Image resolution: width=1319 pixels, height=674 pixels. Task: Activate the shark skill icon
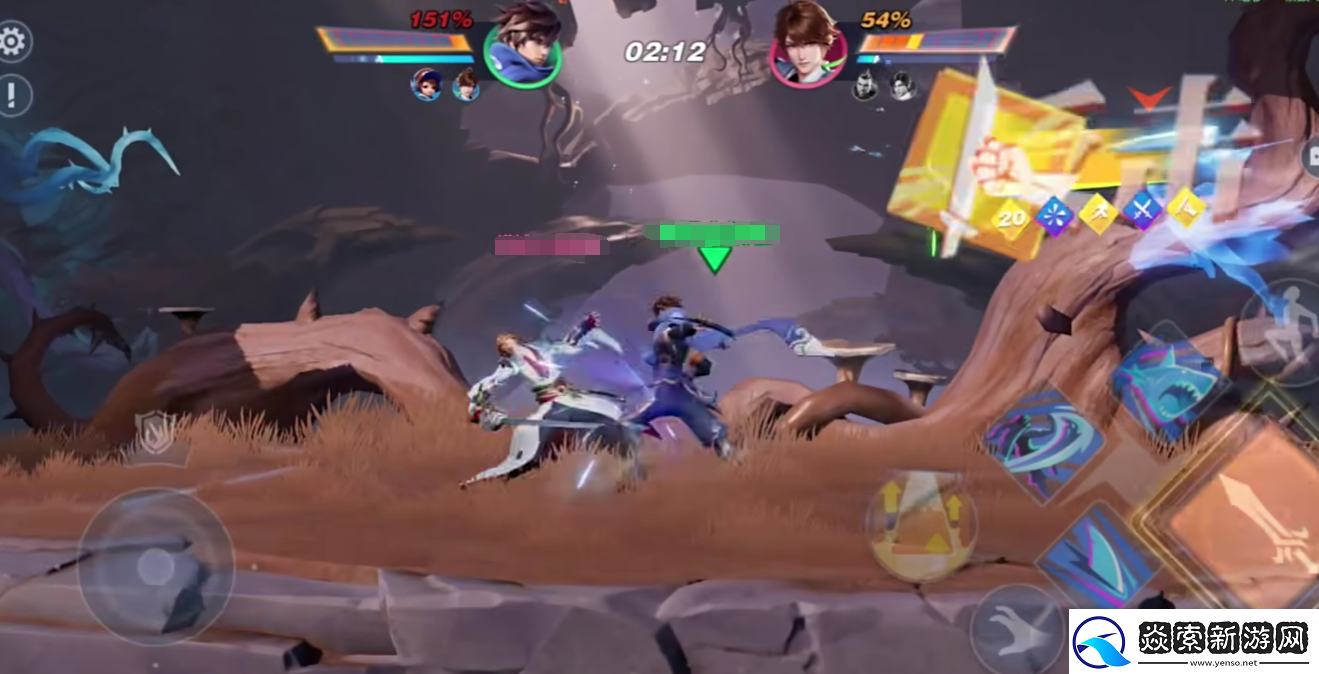tap(1169, 383)
